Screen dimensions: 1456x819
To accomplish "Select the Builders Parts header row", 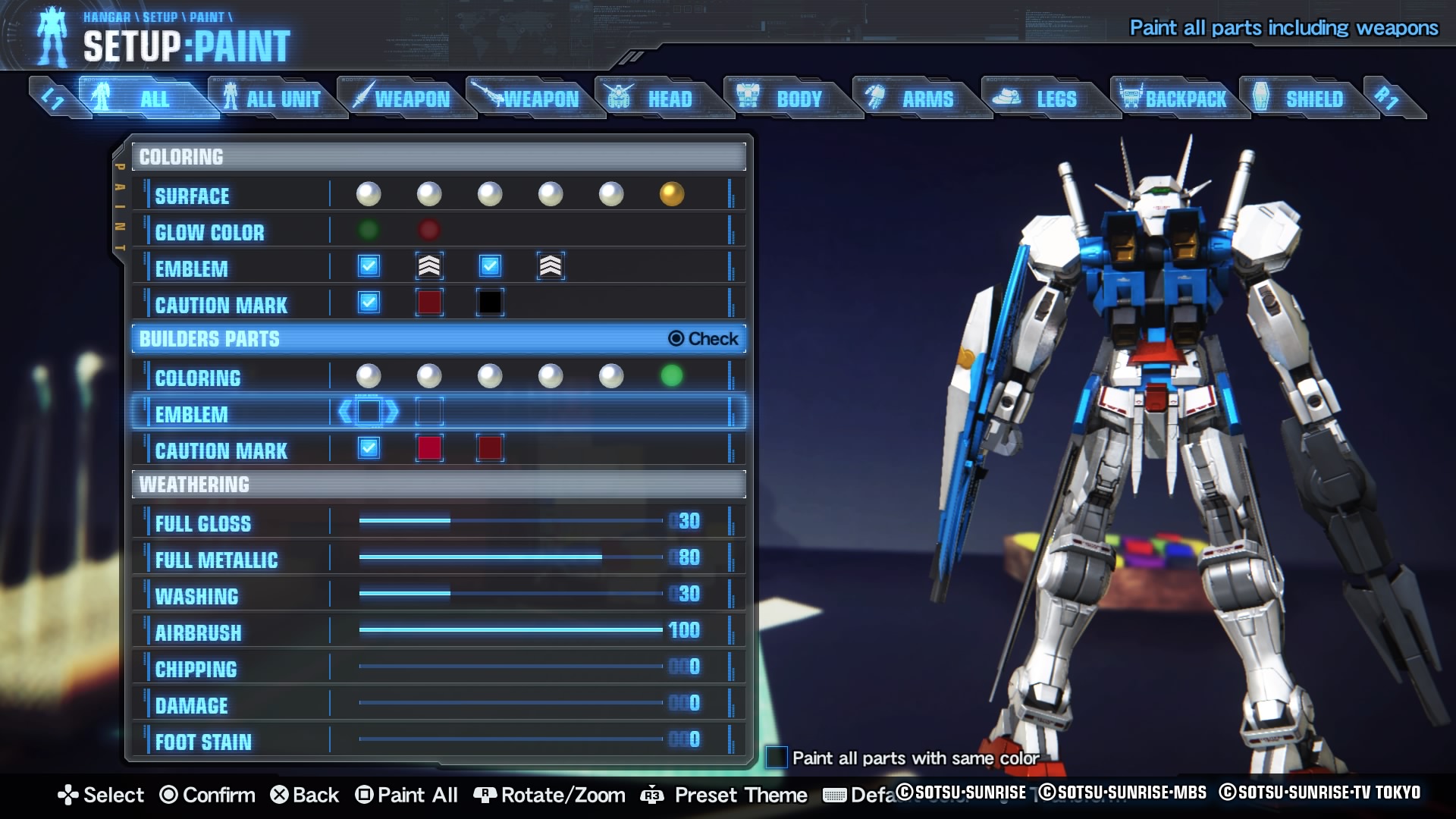I will [x=438, y=339].
